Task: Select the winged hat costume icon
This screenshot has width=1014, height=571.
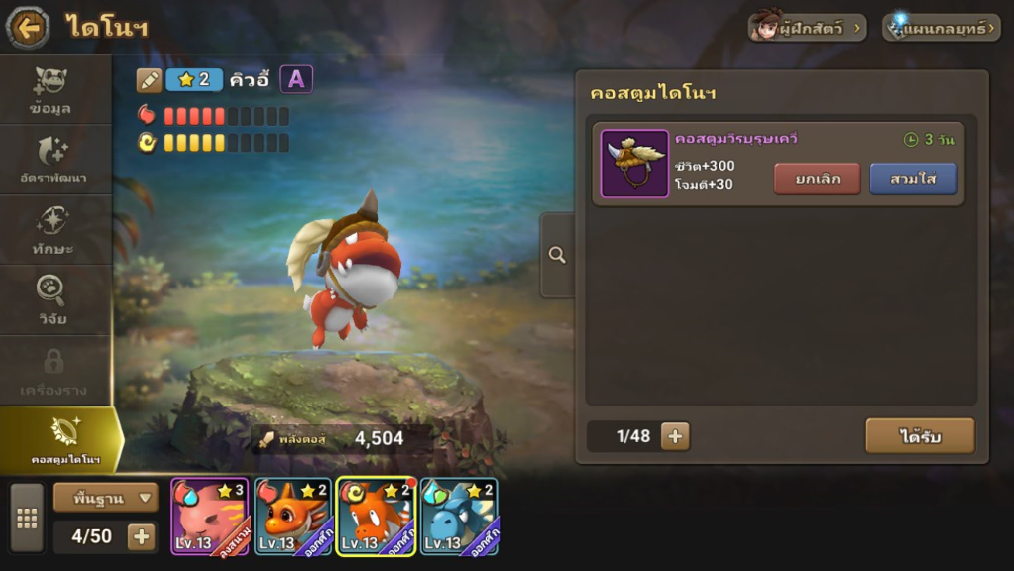Action: pyautogui.click(x=634, y=163)
